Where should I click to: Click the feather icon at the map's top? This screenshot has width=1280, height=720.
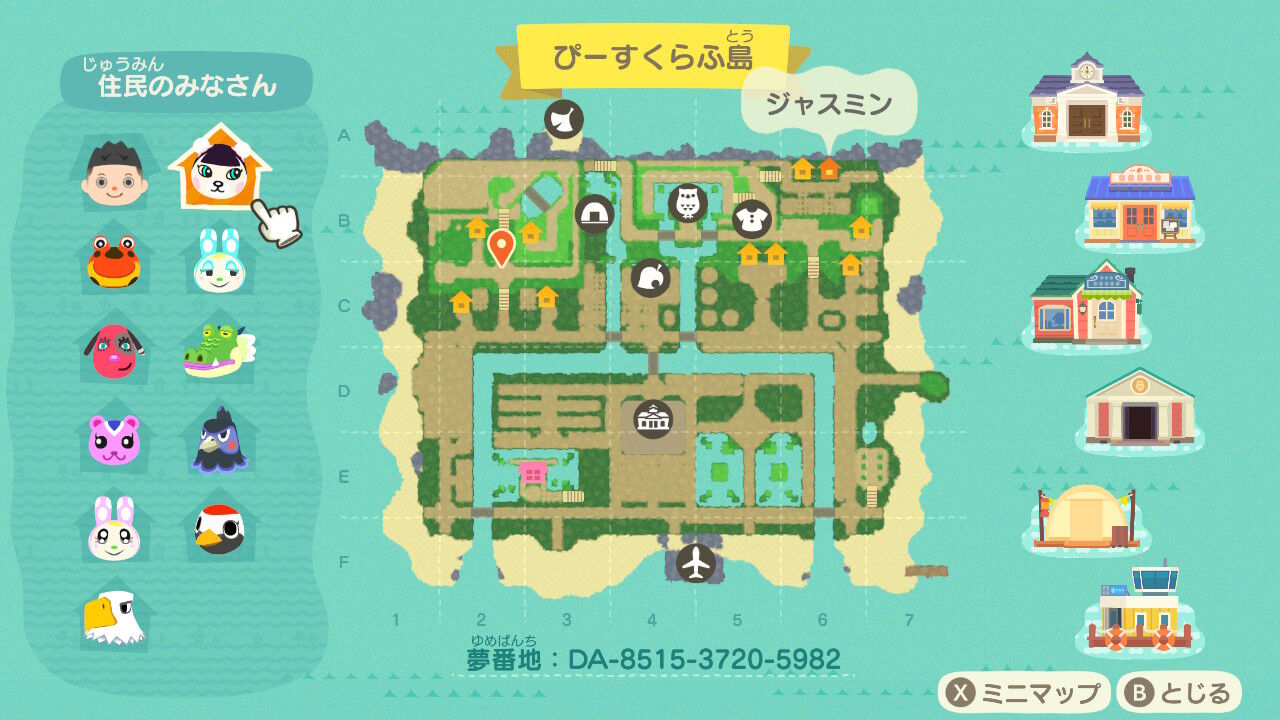pyautogui.click(x=565, y=119)
